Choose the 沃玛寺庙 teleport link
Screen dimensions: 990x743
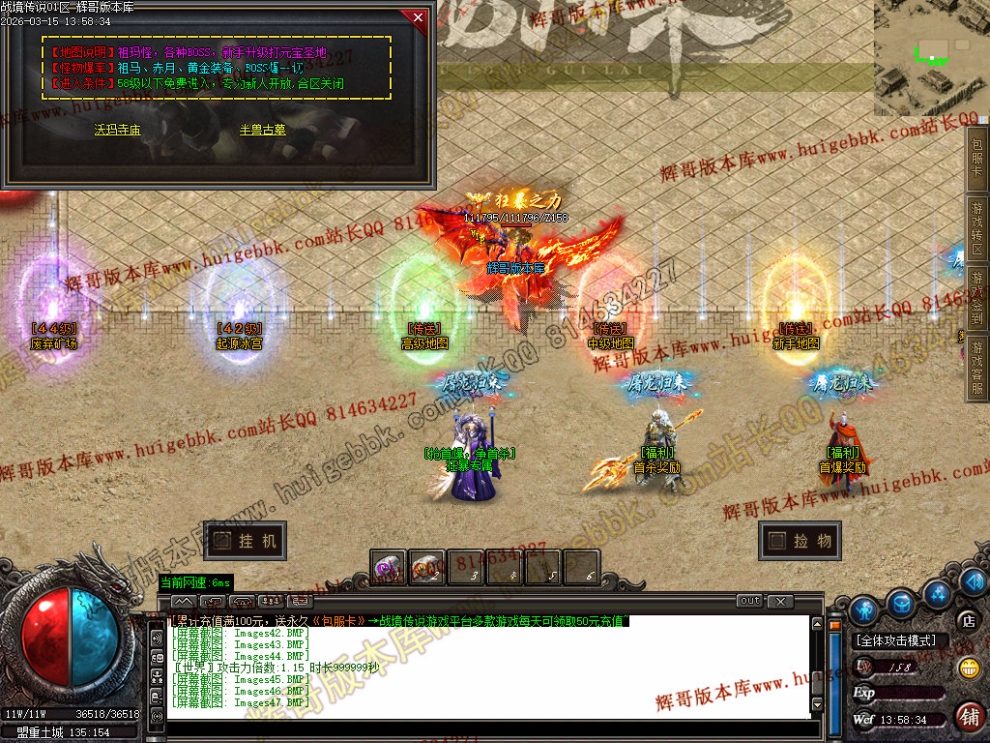(x=117, y=129)
